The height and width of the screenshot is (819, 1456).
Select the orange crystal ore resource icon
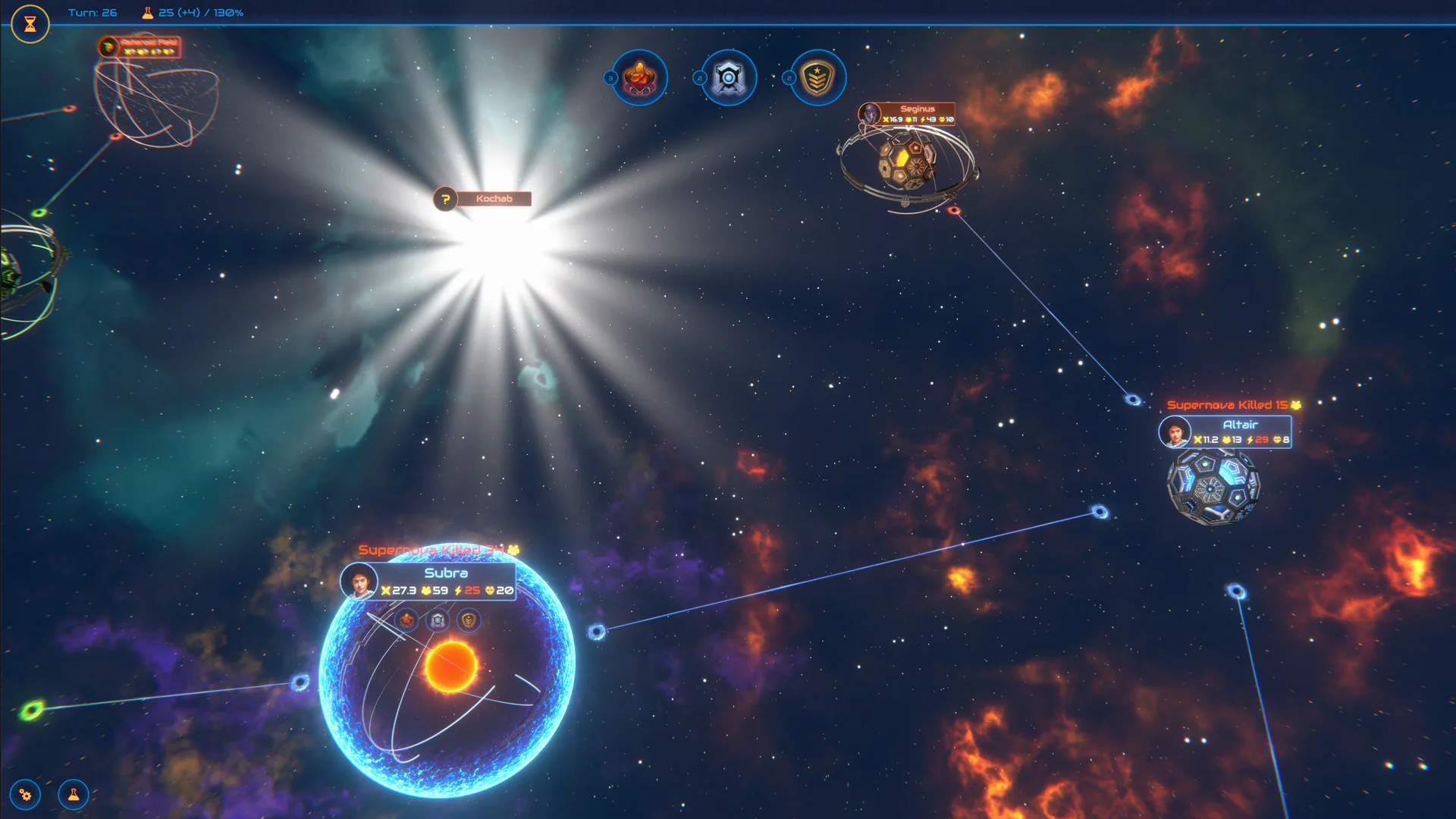click(640, 77)
